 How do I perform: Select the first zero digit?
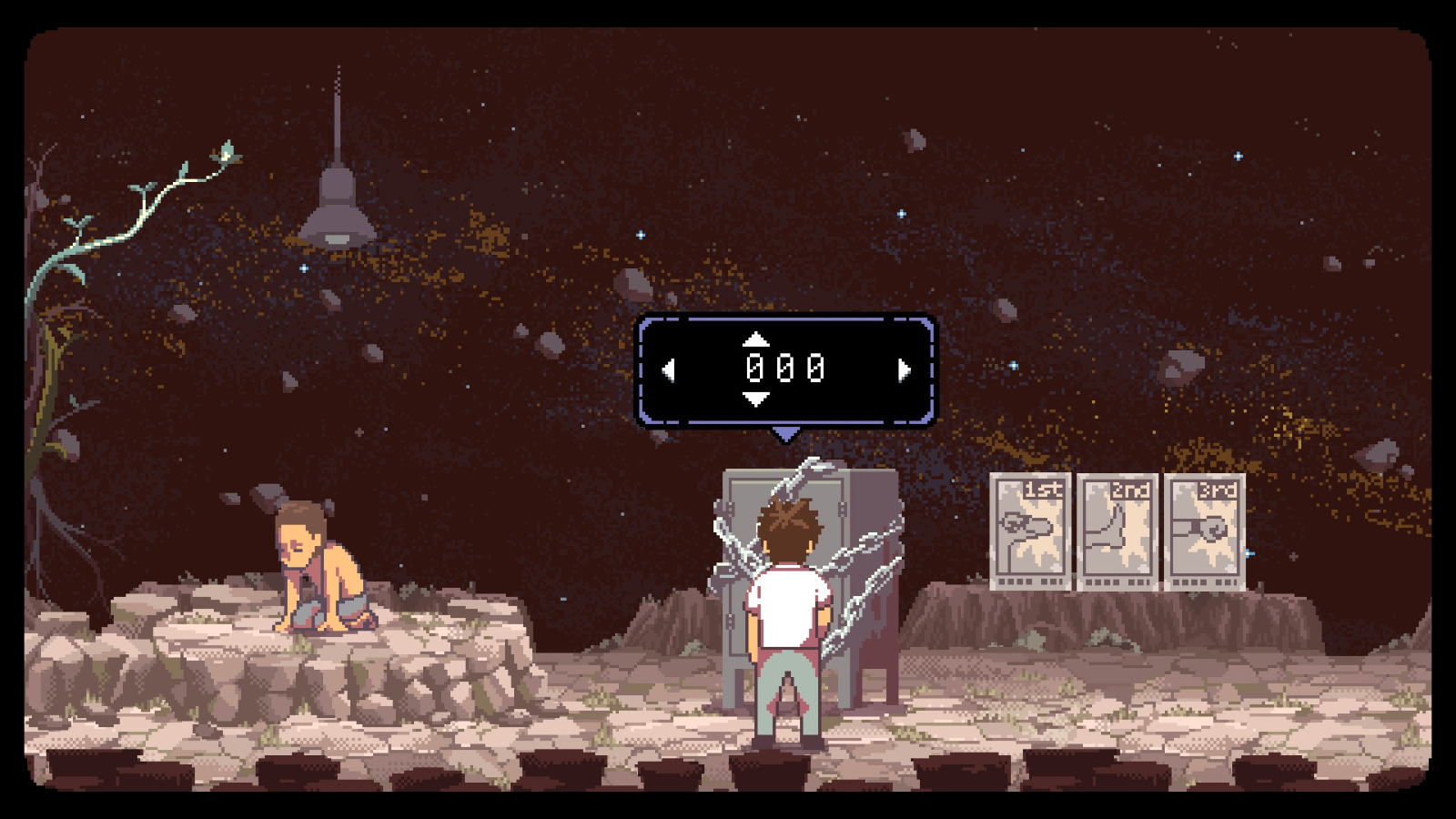(x=757, y=369)
